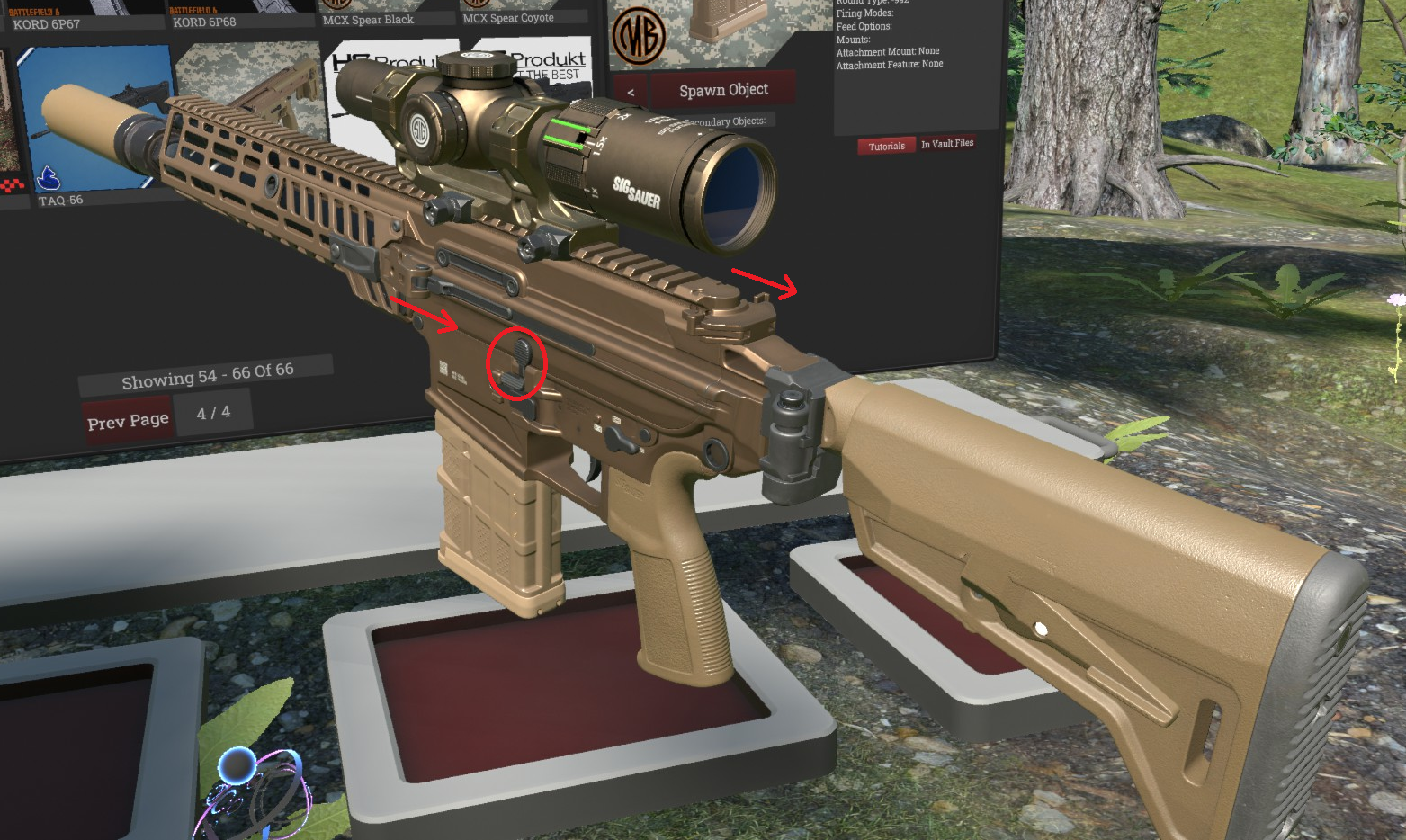Show In Vault Files
Screen dimensions: 1406x840
click(947, 144)
